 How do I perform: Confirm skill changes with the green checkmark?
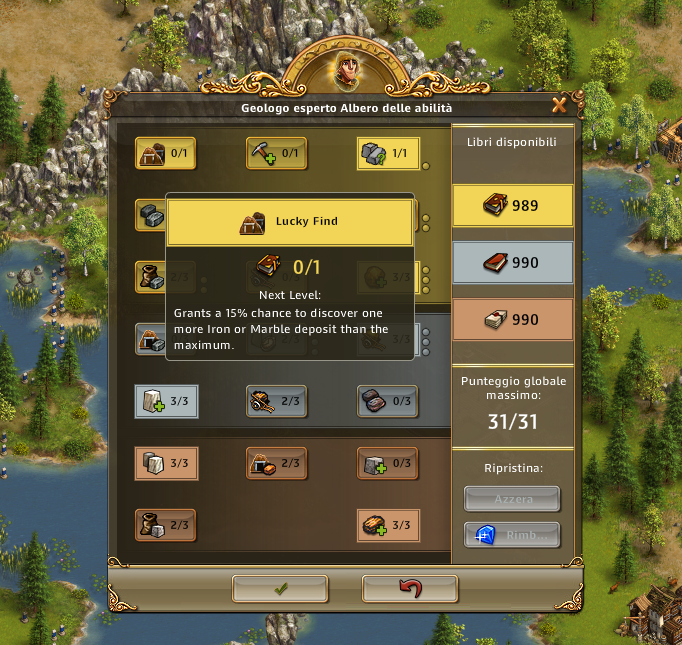click(x=279, y=589)
